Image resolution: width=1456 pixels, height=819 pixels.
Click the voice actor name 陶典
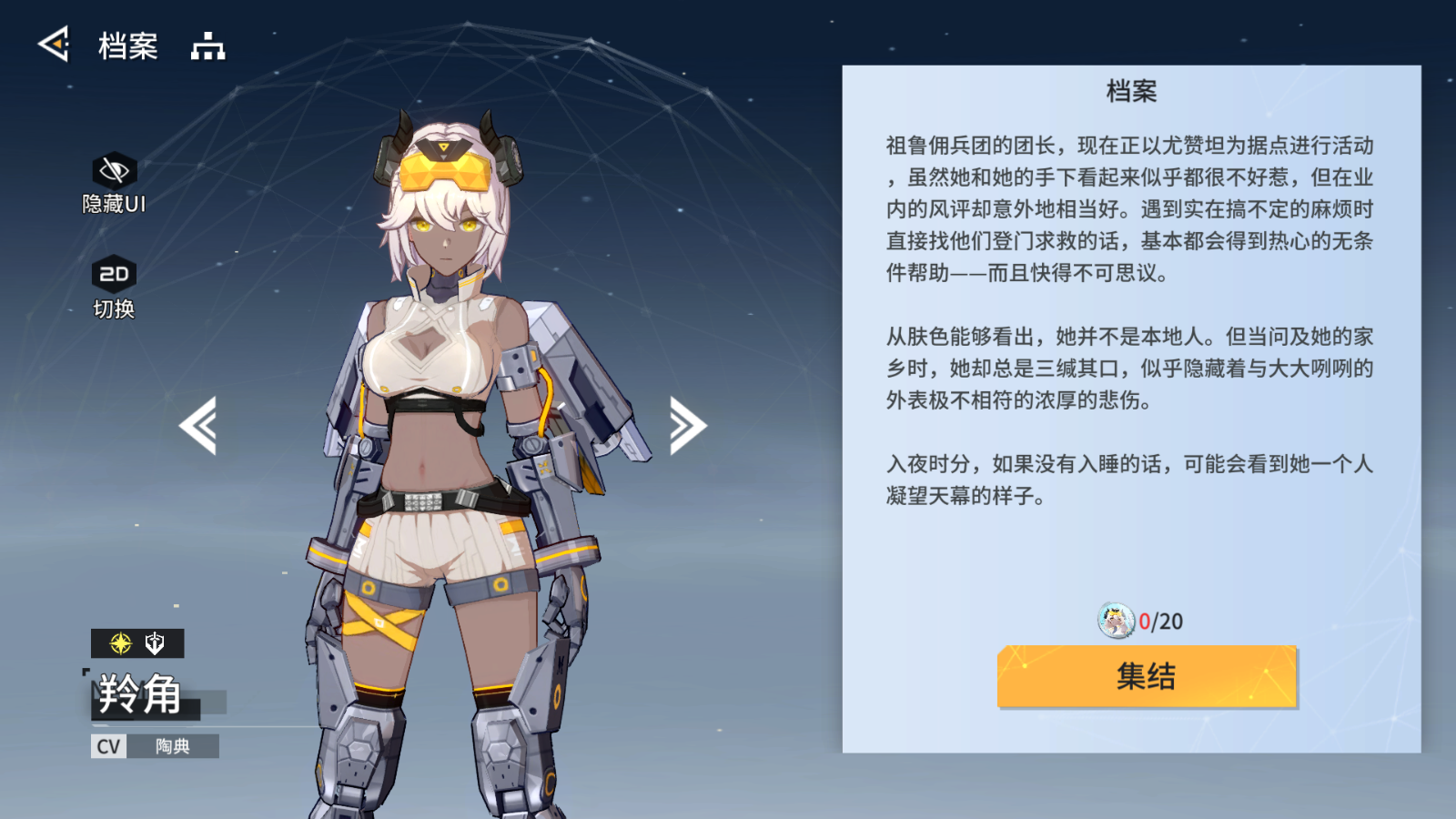(173, 747)
